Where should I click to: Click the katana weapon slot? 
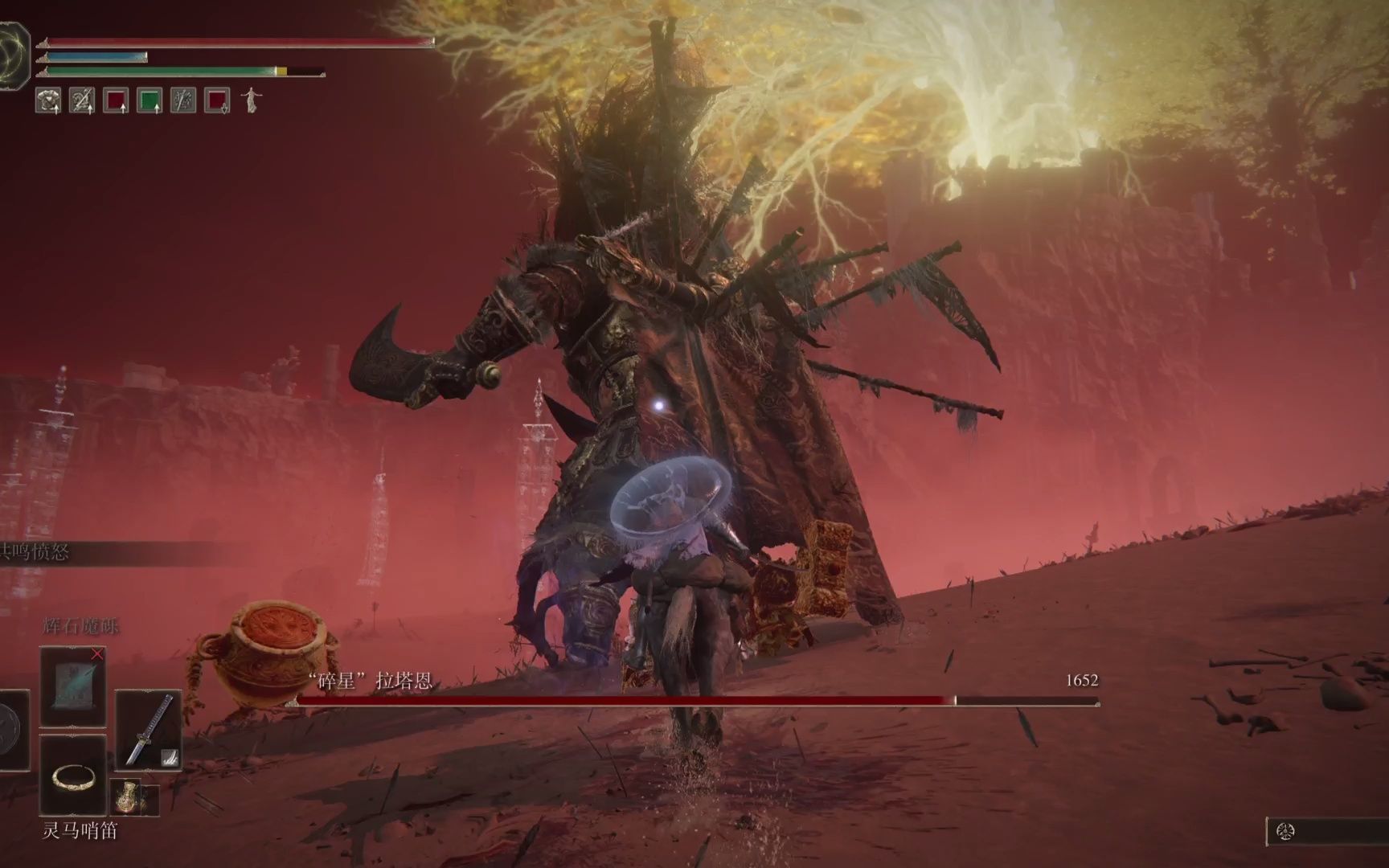click(x=148, y=731)
